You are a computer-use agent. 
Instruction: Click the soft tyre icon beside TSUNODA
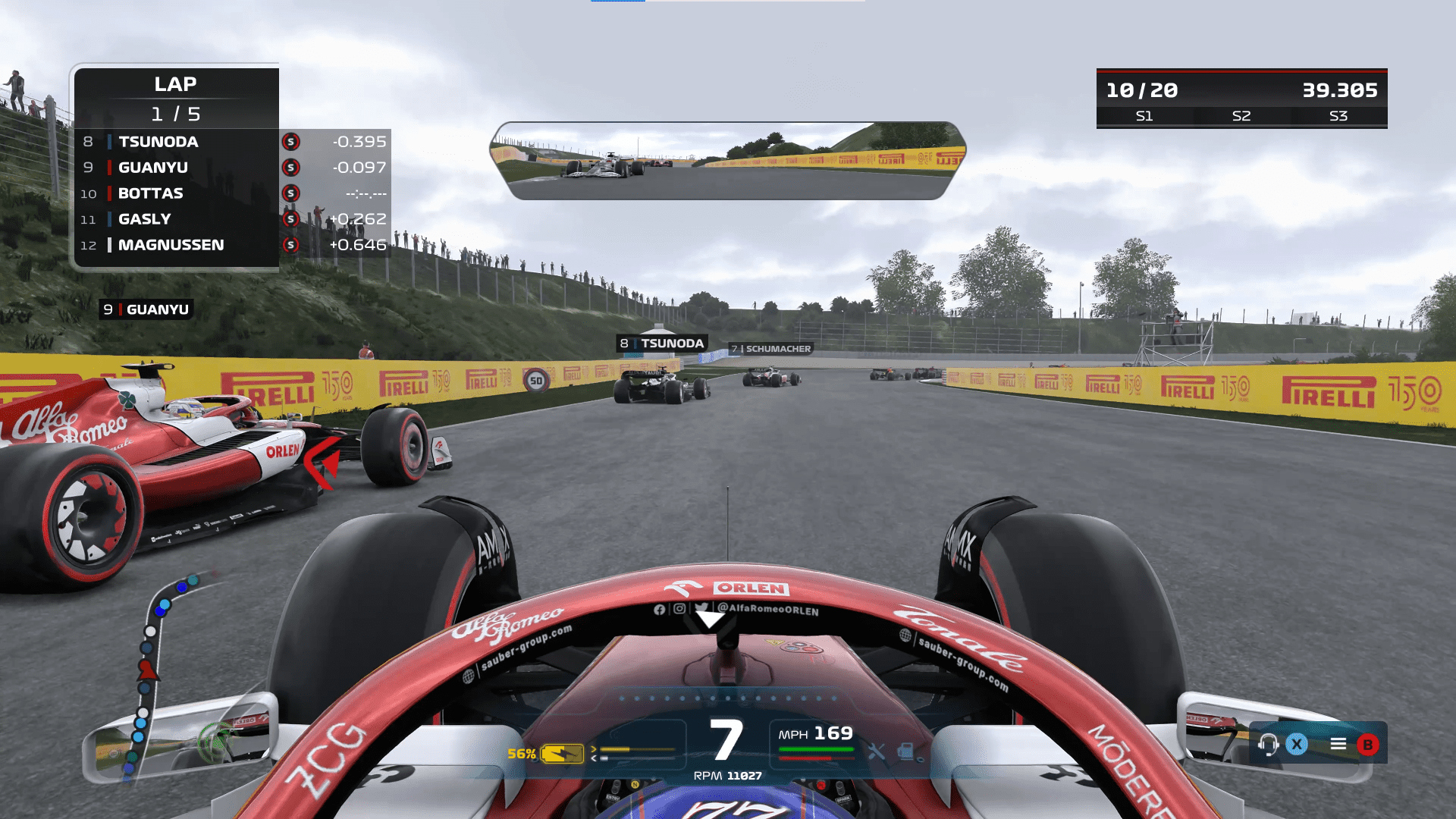290,141
